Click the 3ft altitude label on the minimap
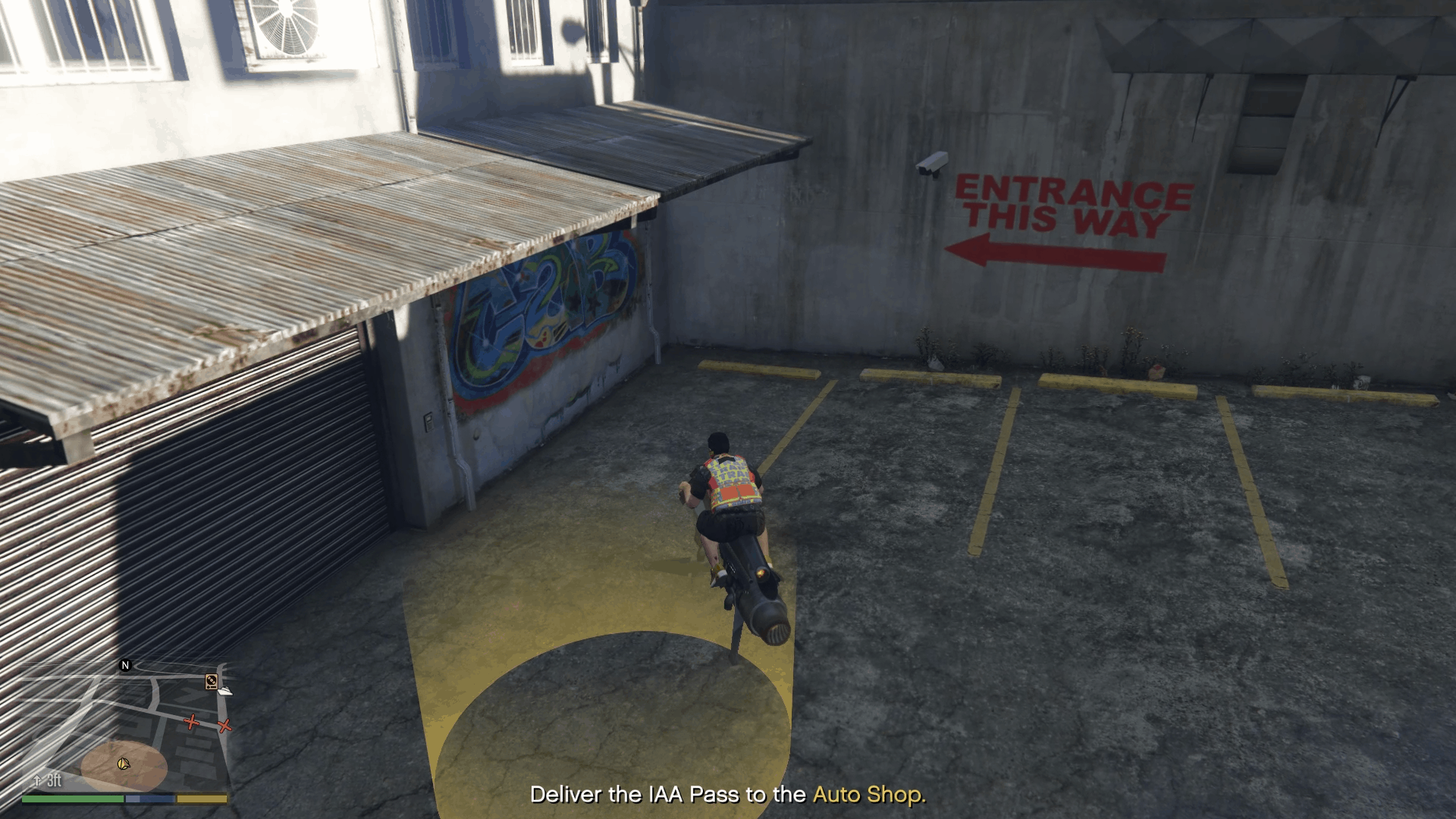 (54, 780)
